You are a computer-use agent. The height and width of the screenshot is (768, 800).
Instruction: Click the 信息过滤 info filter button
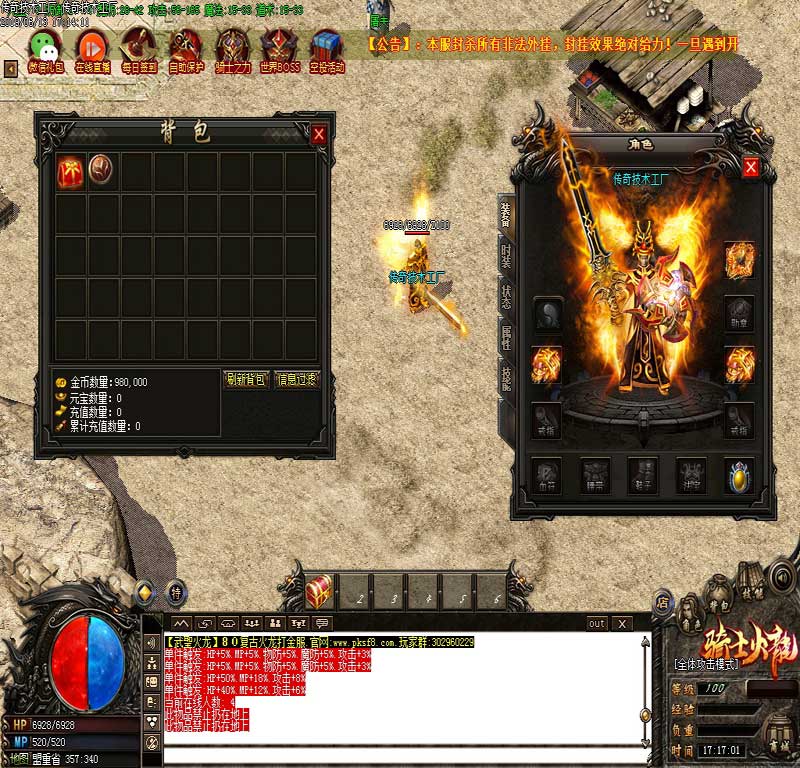(296, 379)
